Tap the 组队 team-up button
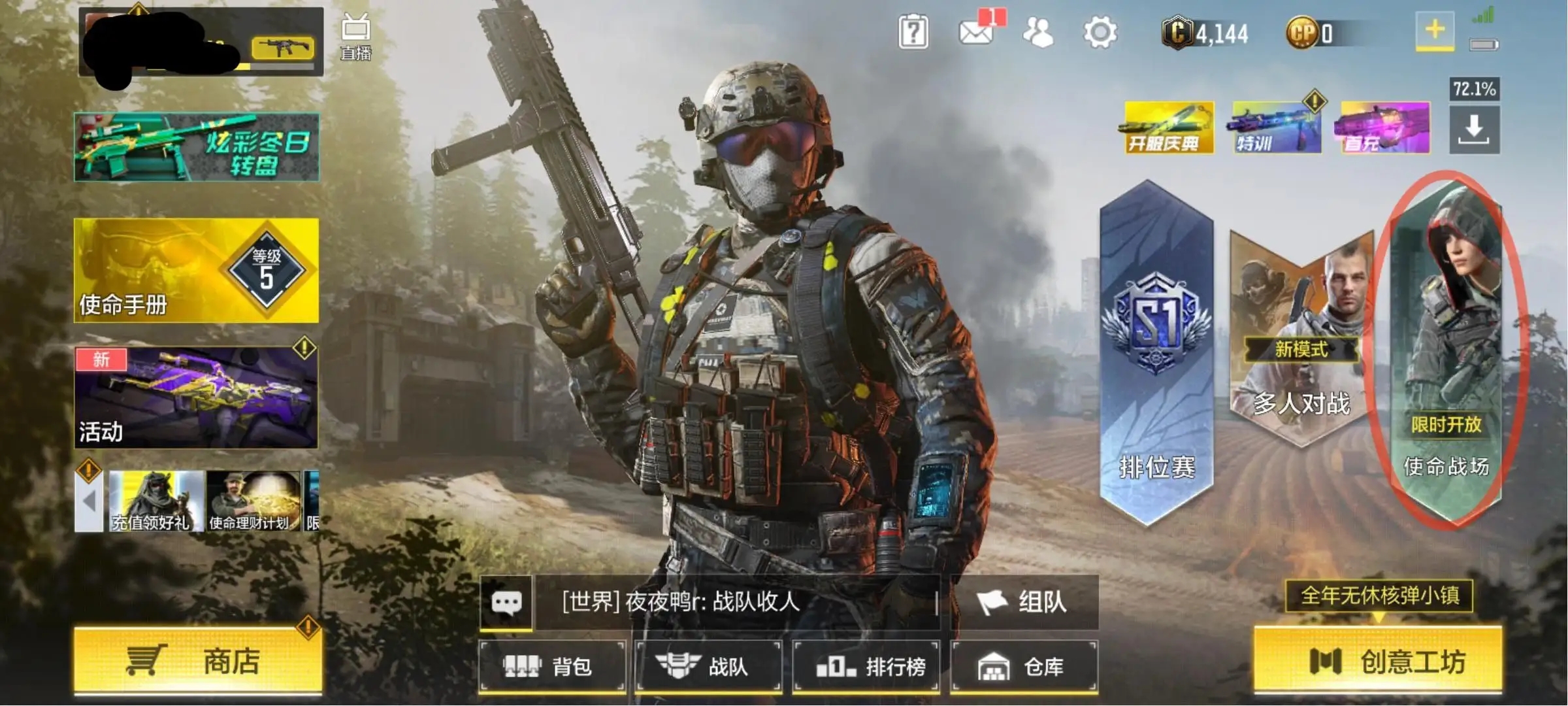 (1024, 602)
